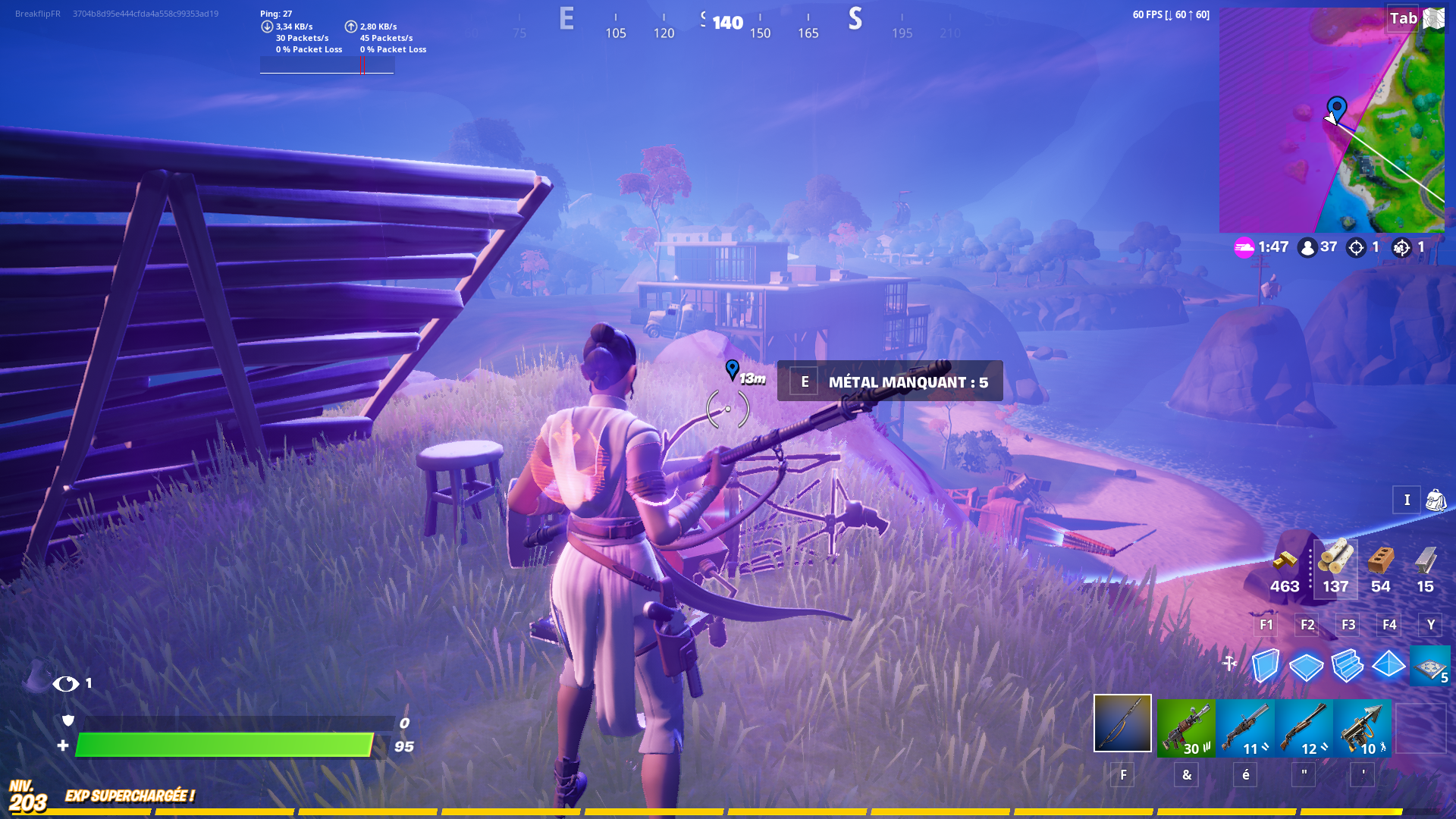Click the compass heading S marker
1456x819 pixels.
[855, 21]
